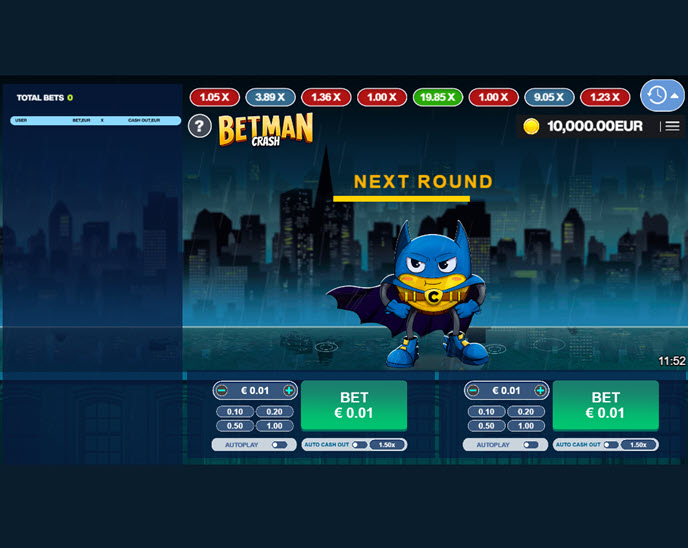Increase the right panel bet with plus
Image resolution: width=688 pixels, height=548 pixels.
pos(540,390)
